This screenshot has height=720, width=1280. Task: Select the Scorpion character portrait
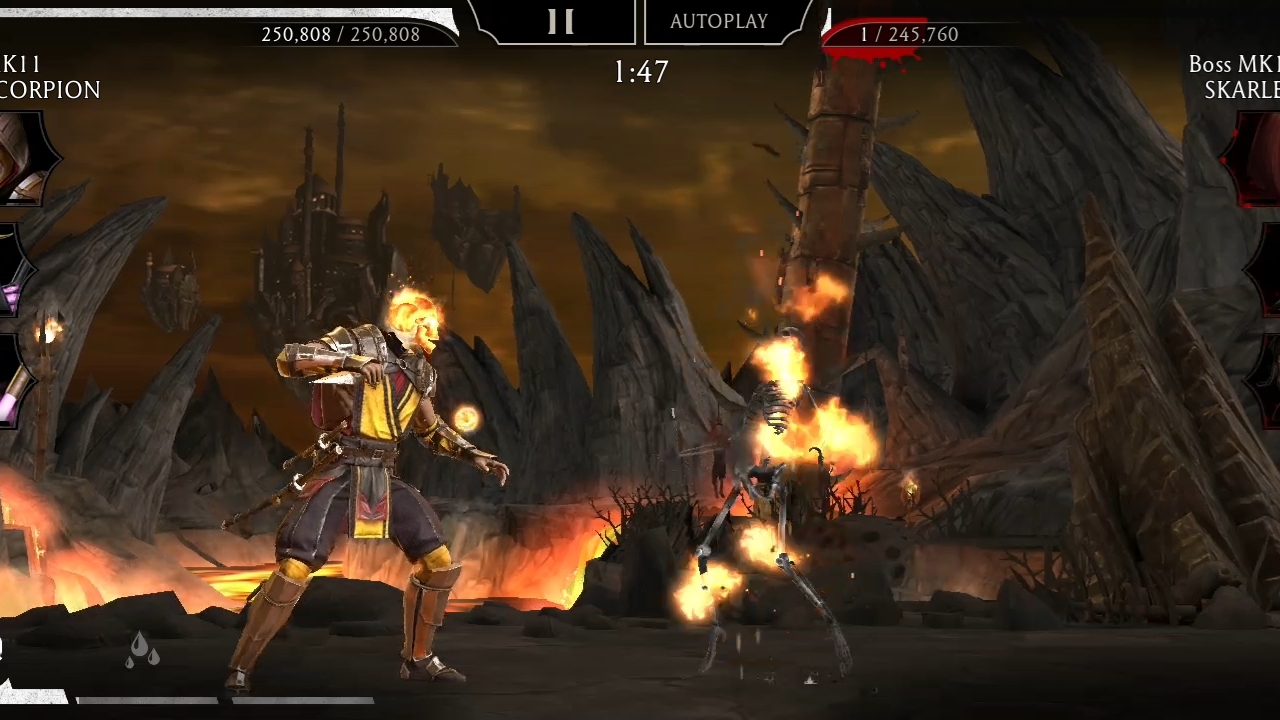pos(22,160)
